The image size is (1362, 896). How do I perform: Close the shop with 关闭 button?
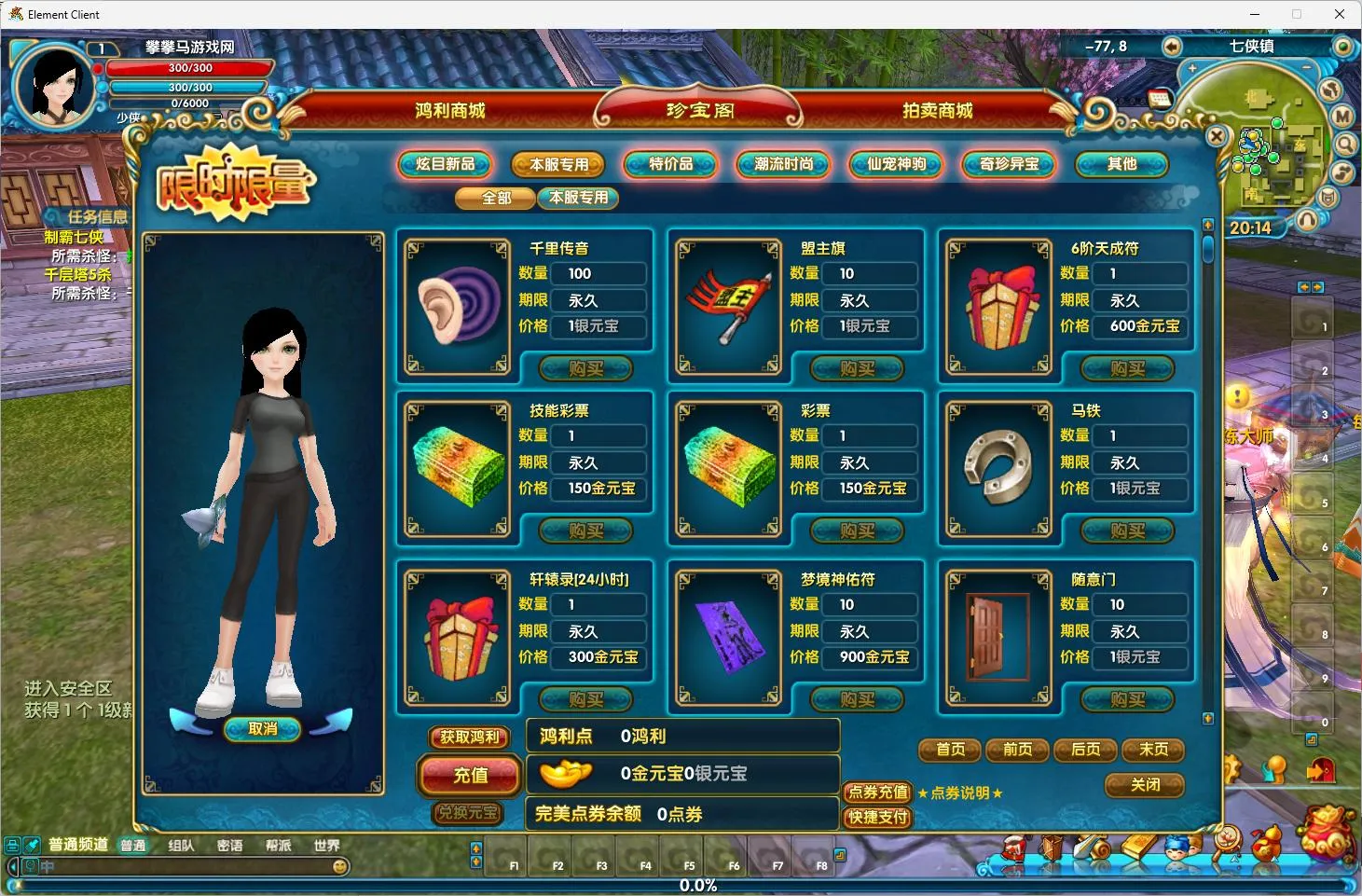[1145, 785]
